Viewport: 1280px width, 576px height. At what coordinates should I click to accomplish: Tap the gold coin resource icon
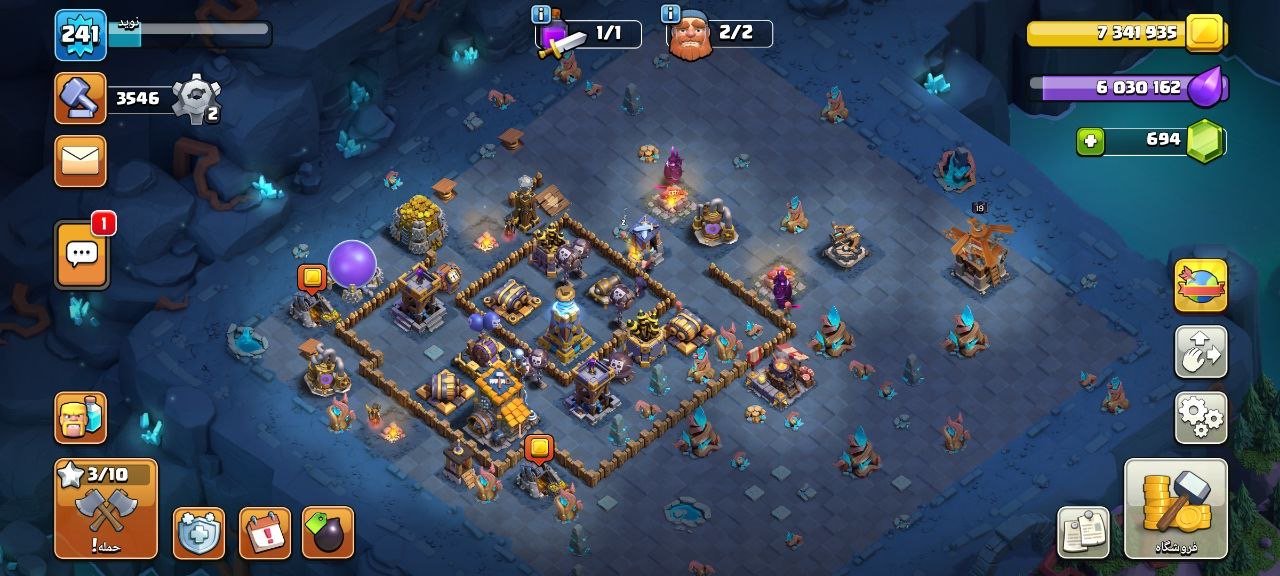click(x=1207, y=33)
